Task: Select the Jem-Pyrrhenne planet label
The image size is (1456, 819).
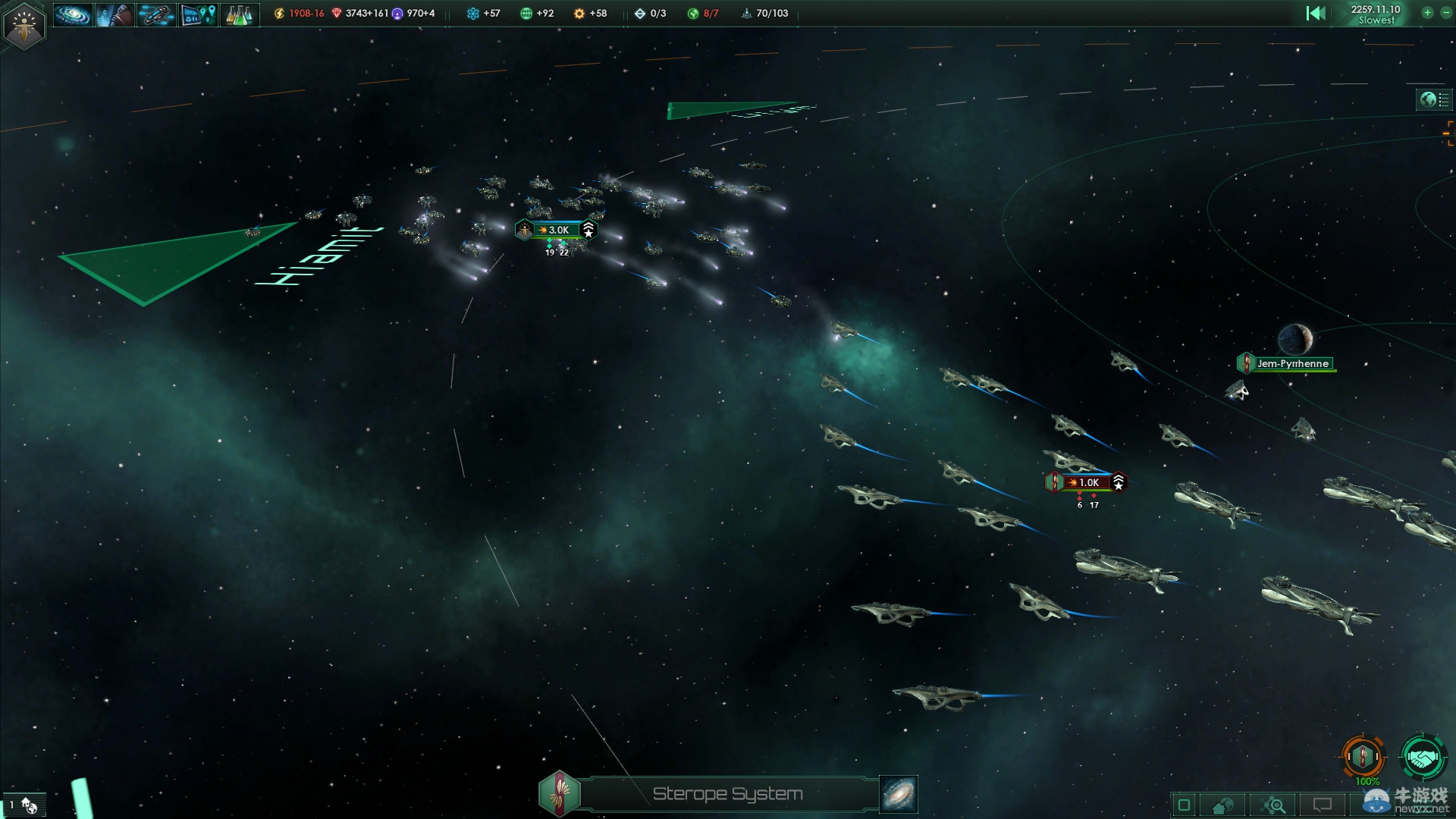Action: (x=1291, y=364)
